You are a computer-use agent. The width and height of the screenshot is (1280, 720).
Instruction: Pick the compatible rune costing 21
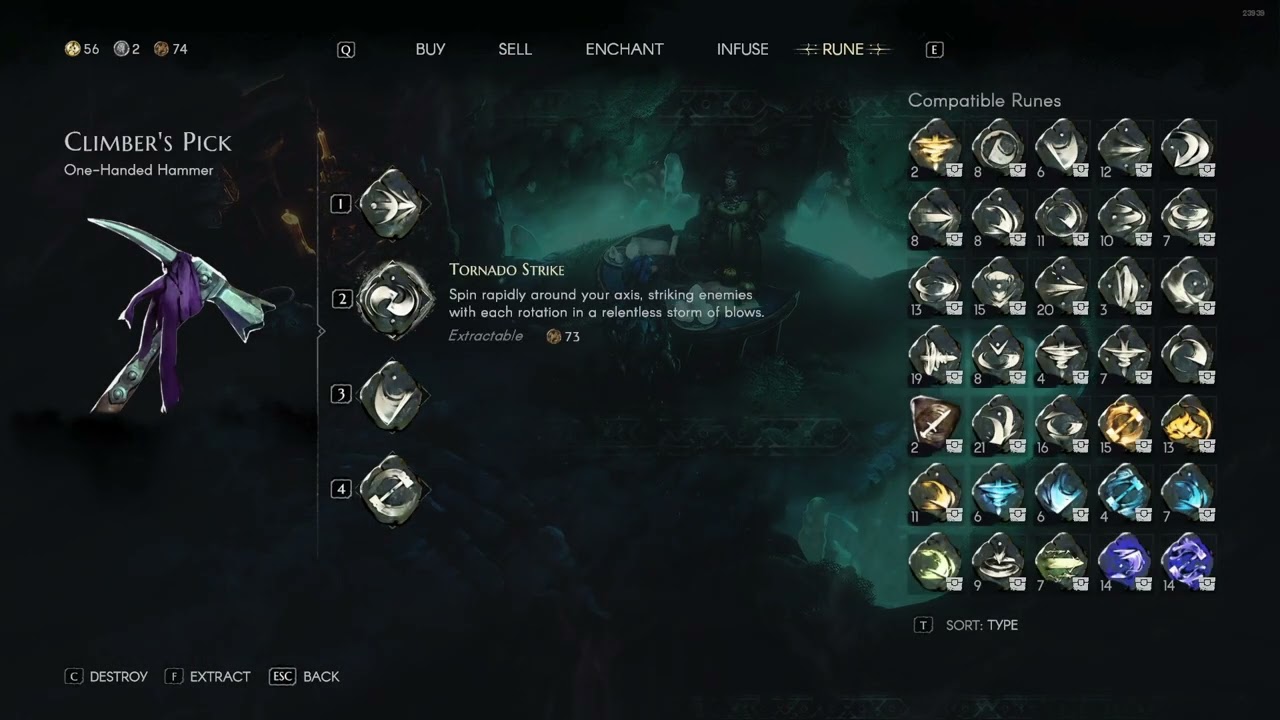(997, 424)
